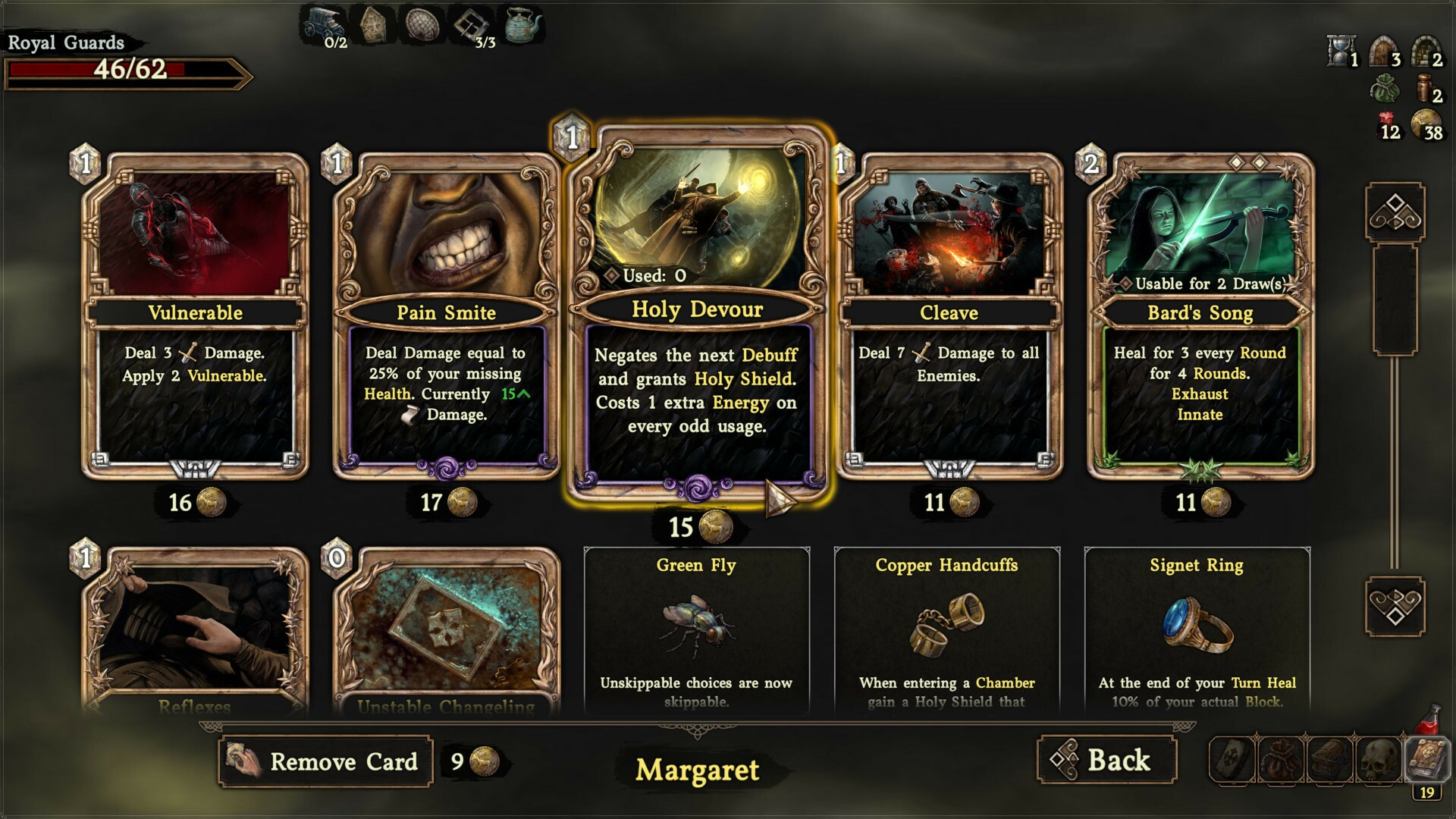Click the shop list scroll-down arrow
The image size is (1456, 819).
1395,606
